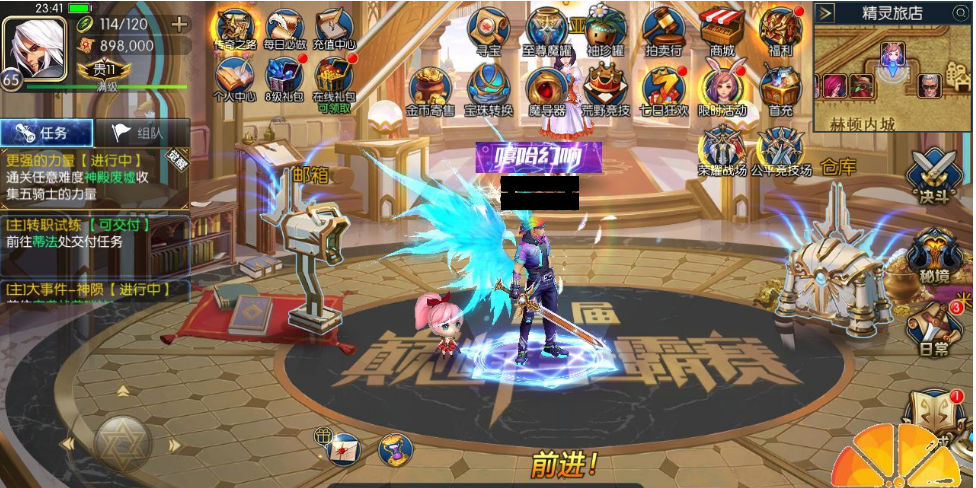The height and width of the screenshot is (488, 976).
Task: Open the 商城 shop icon
Action: point(720,29)
